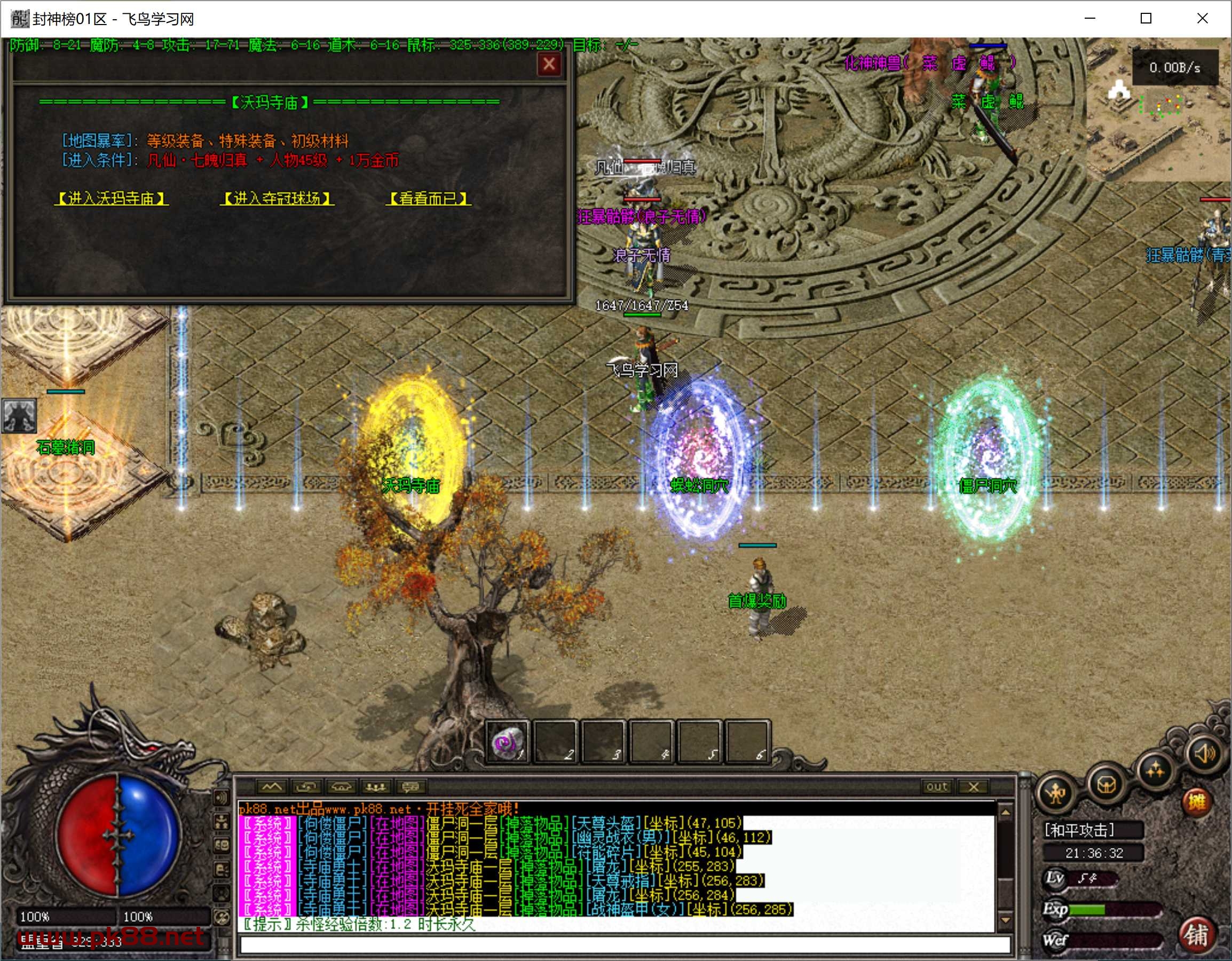Screen dimensions: 1232x961
Task: Open the 摊 stall button
Action: pos(1196,801)
